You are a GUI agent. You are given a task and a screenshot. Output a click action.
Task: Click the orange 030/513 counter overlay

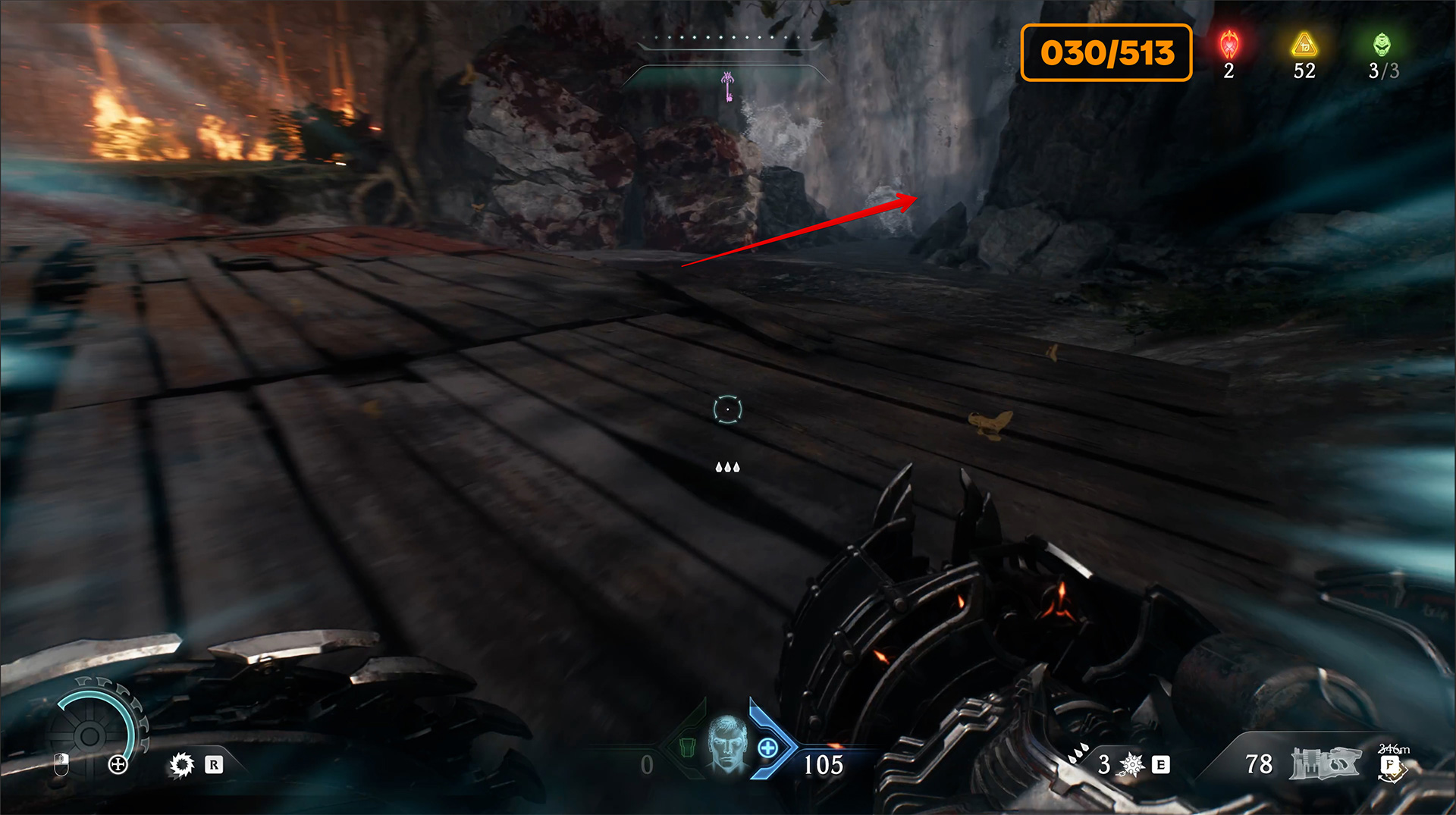point(1106,52)
